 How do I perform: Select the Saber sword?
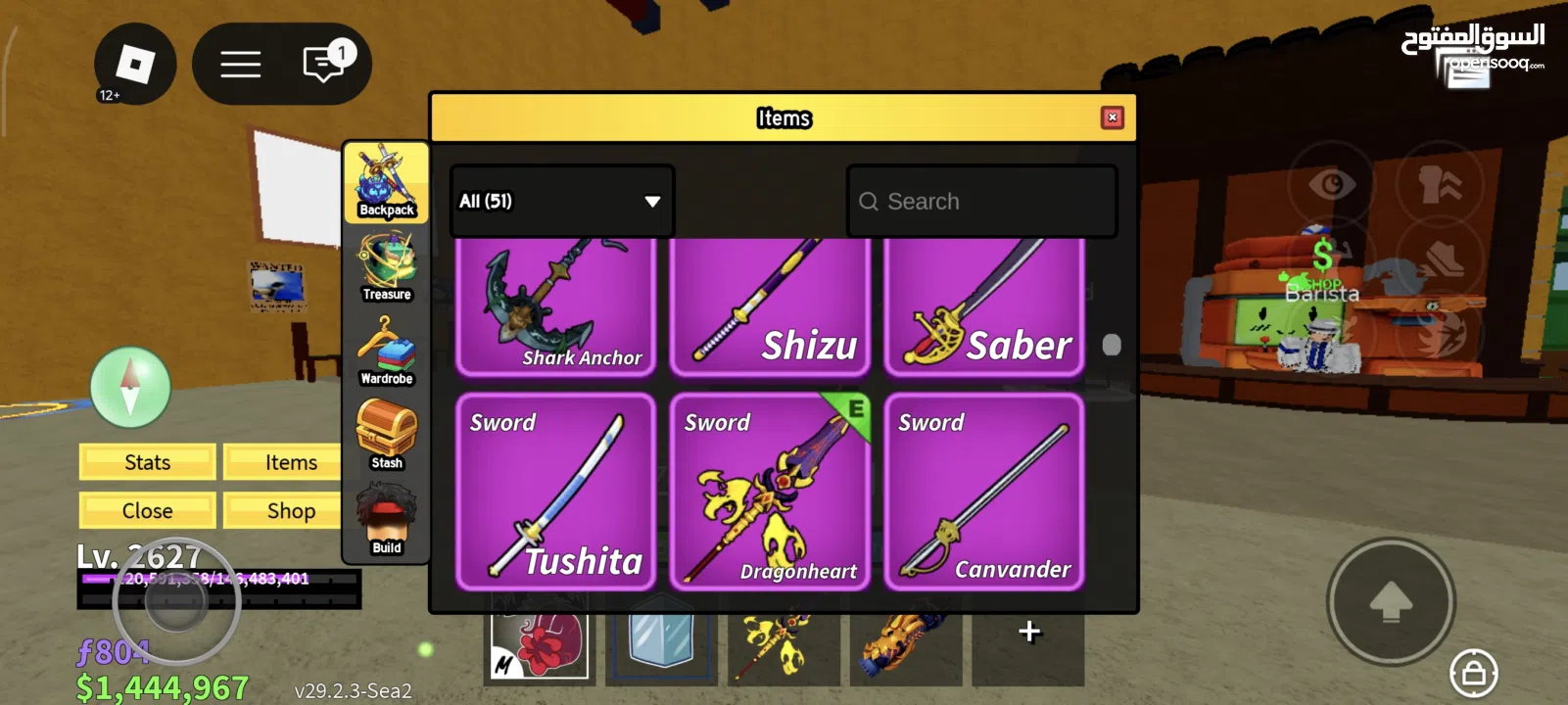click(984, 305)
